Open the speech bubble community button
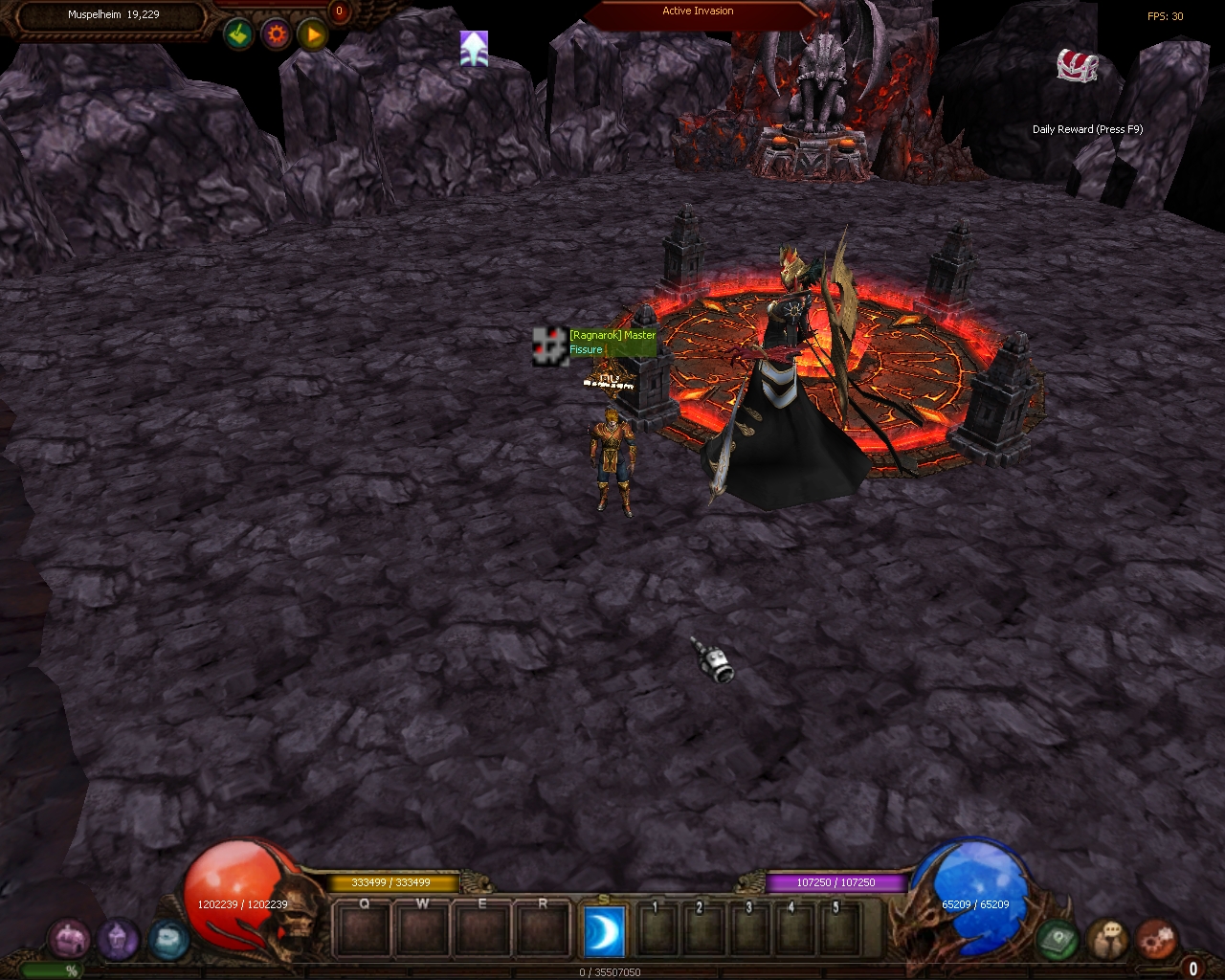This screenshot has width=1225, height=980. click(1107, 939)
